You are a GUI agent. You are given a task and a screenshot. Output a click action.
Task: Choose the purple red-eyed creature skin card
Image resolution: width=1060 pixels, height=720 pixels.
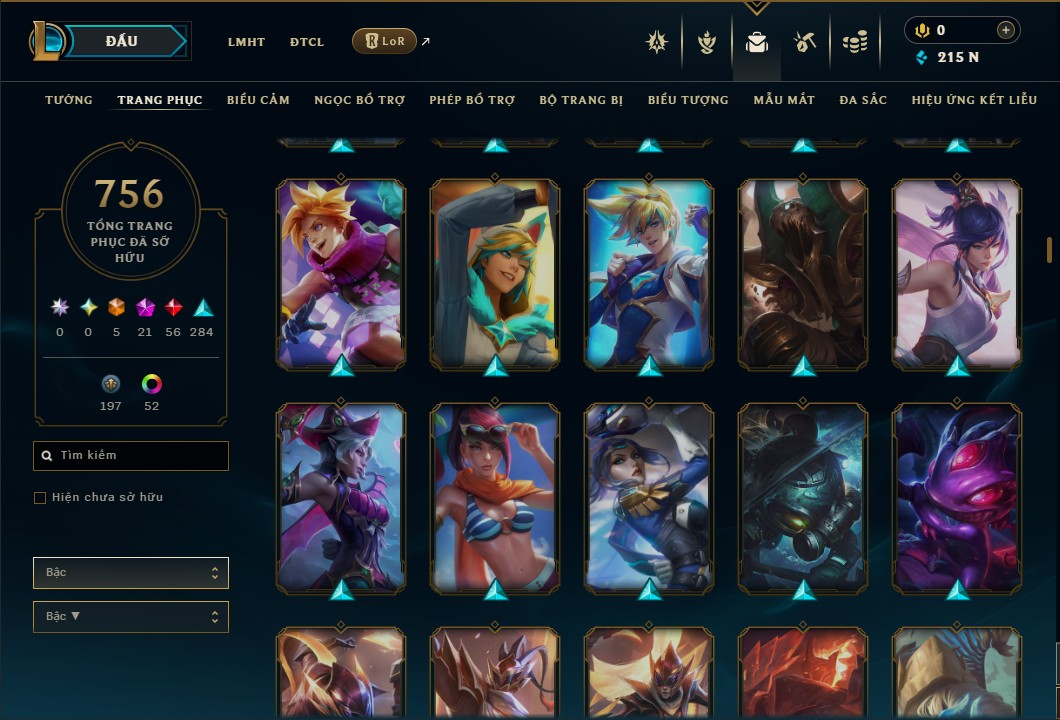click(x=957, y=498)
